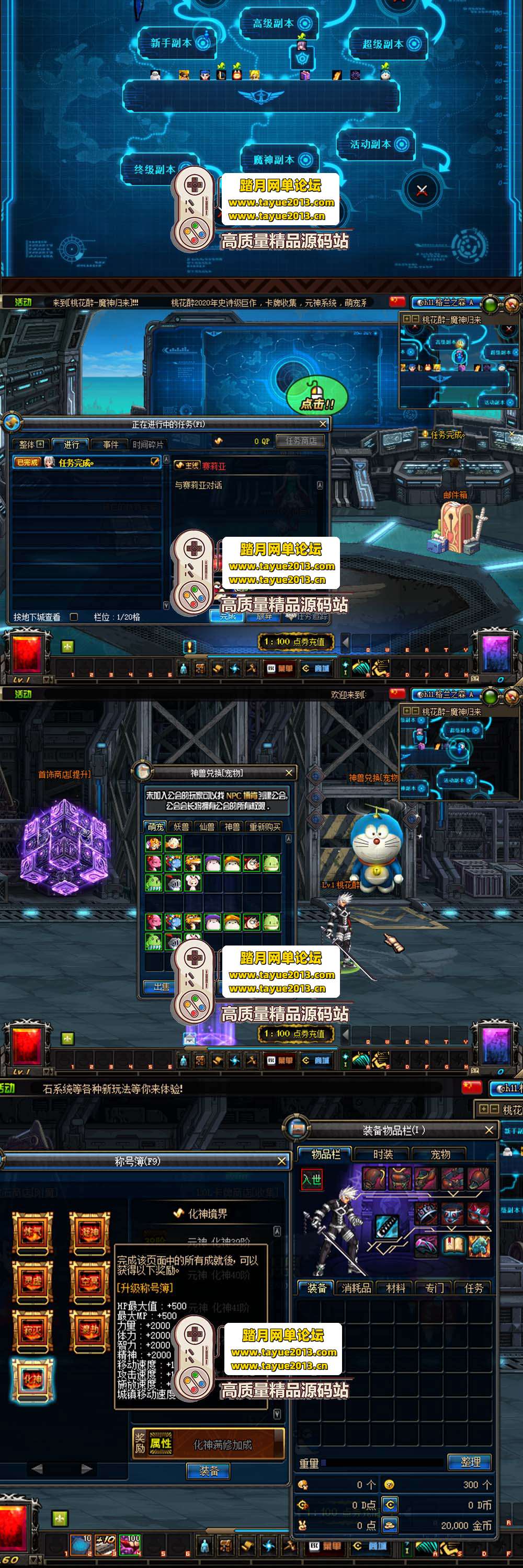This screenshot has width=523, height=1568.
Task: Close the quest window 正在进行中的任务
Action: pos(323,424)
